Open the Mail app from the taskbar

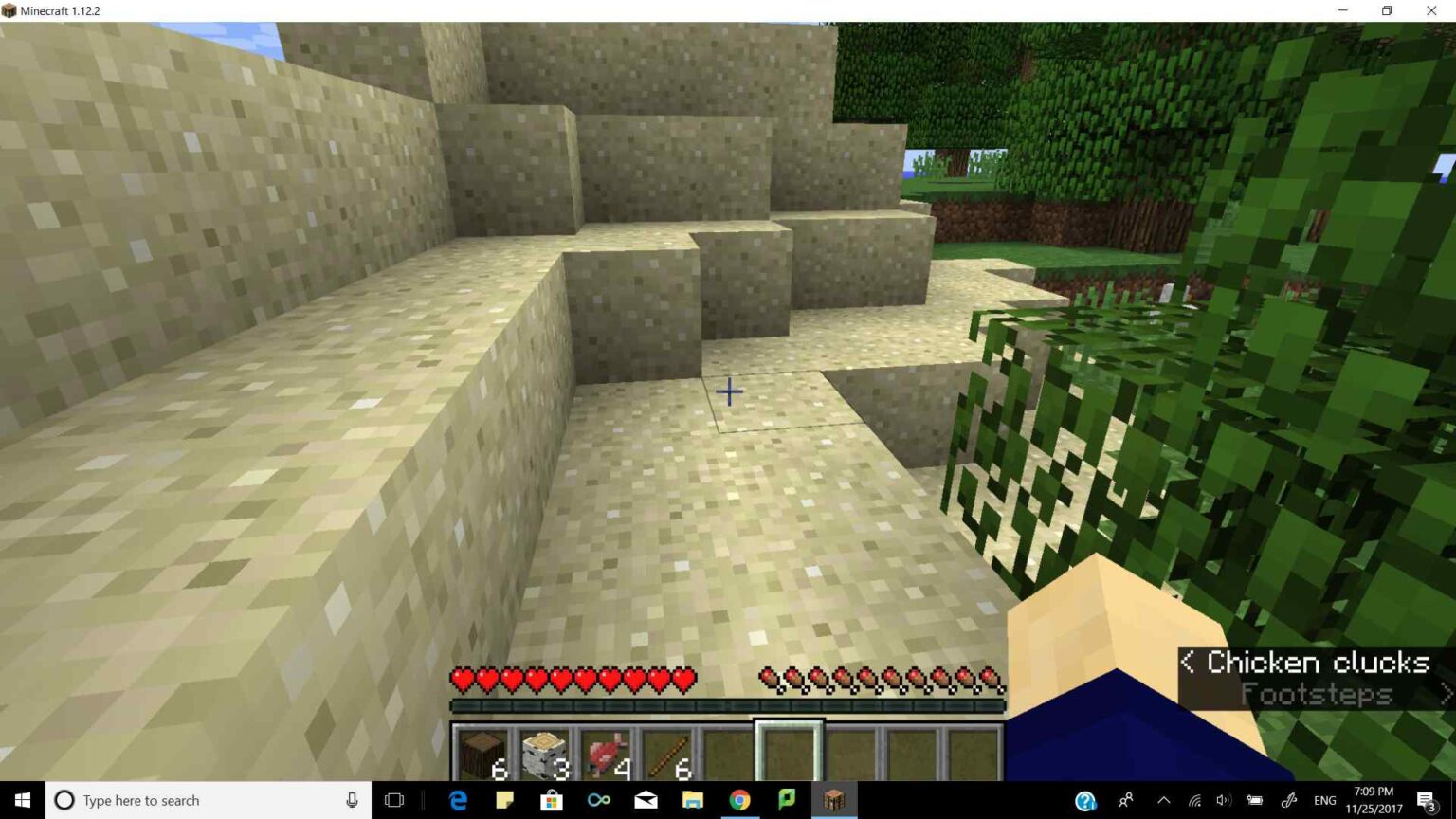click(646, 800)
